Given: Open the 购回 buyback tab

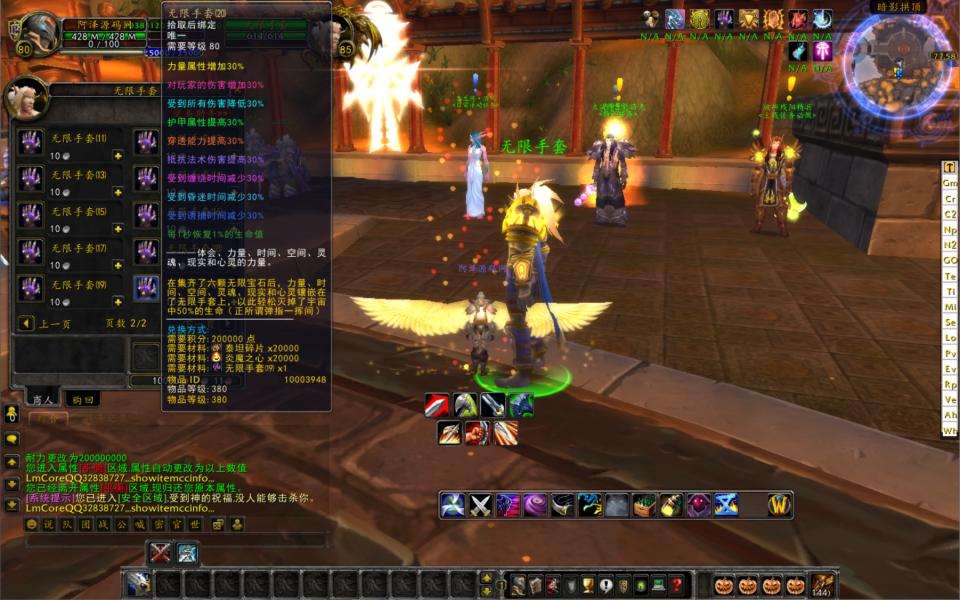Looking at the screenshot, I should coord(82,398).
